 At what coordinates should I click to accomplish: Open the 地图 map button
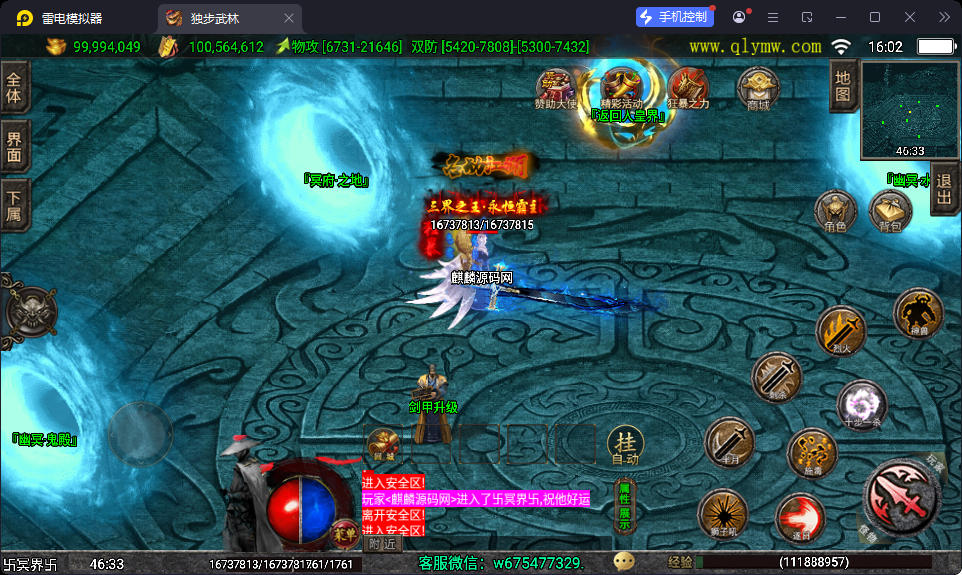843,87
